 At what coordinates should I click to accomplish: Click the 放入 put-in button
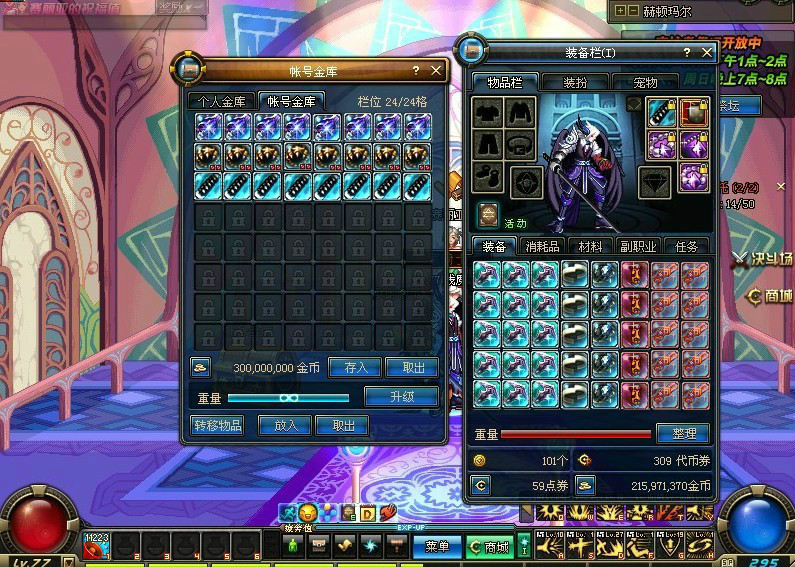(x=286, y=425)
